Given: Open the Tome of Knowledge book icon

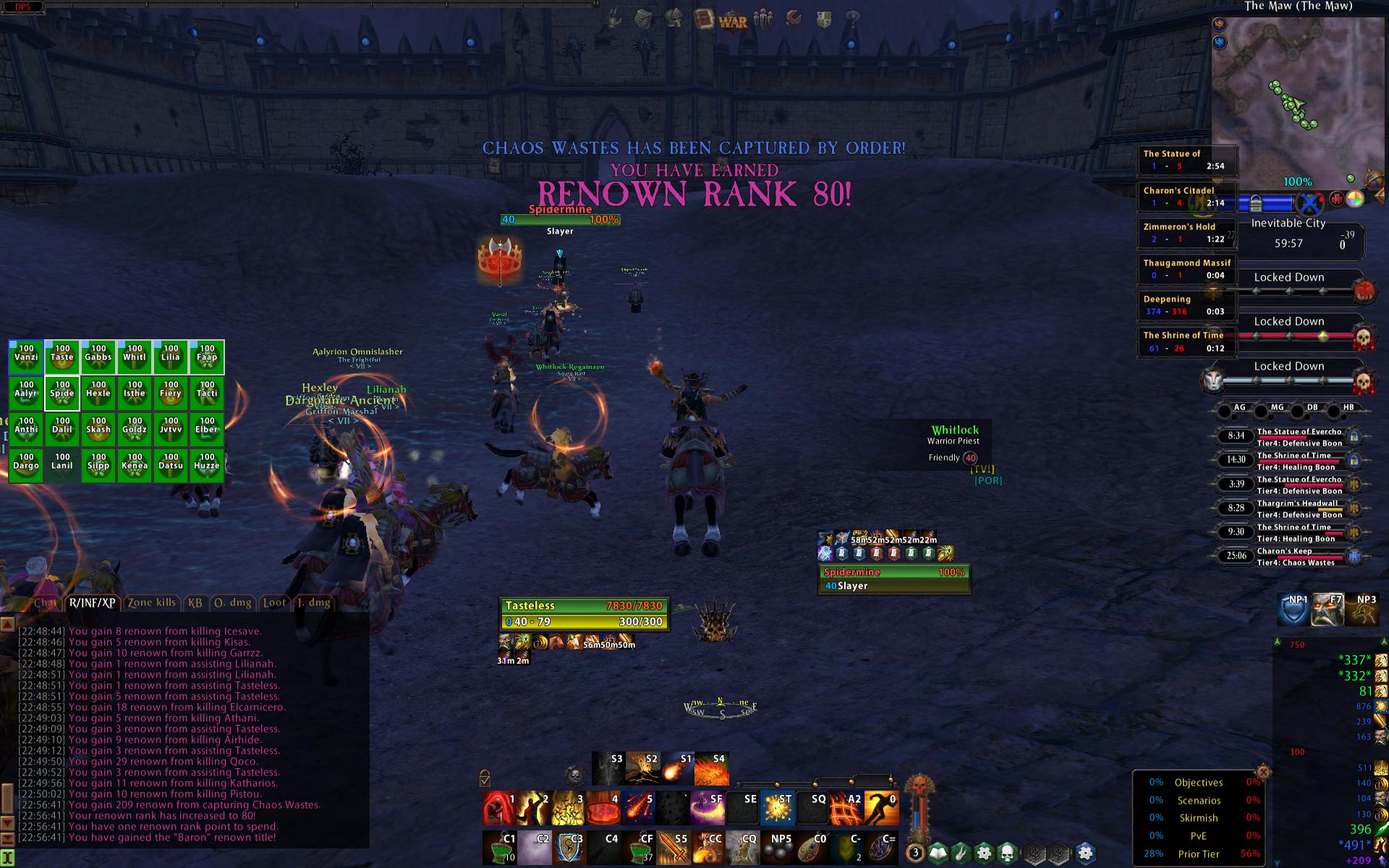Looking at the screenshot, I should point(703,20).
